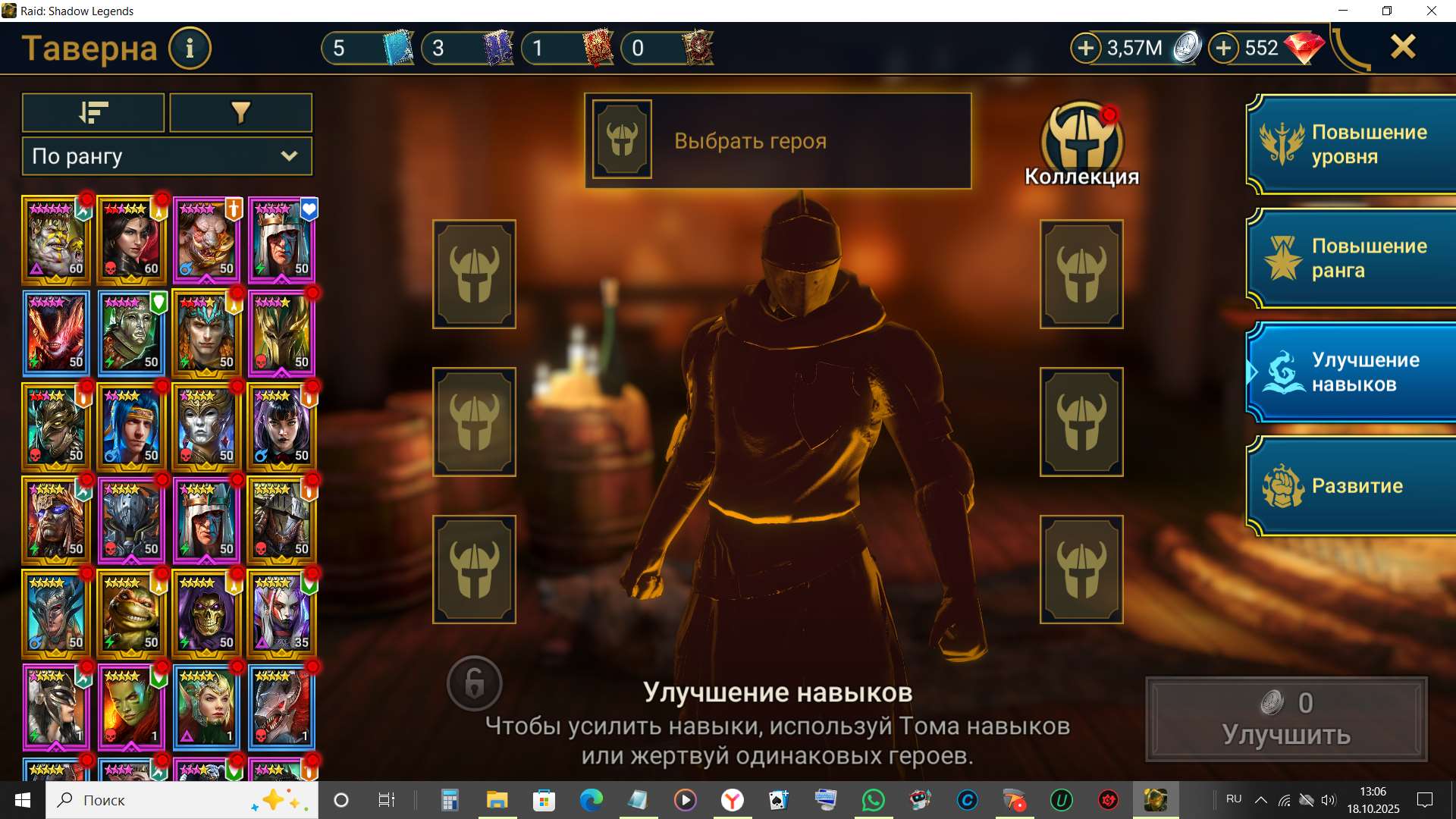1456x819 pixels.
Task: Click the Выбрать героя slot
Action: pyautogui.click(x=777, y=140)
